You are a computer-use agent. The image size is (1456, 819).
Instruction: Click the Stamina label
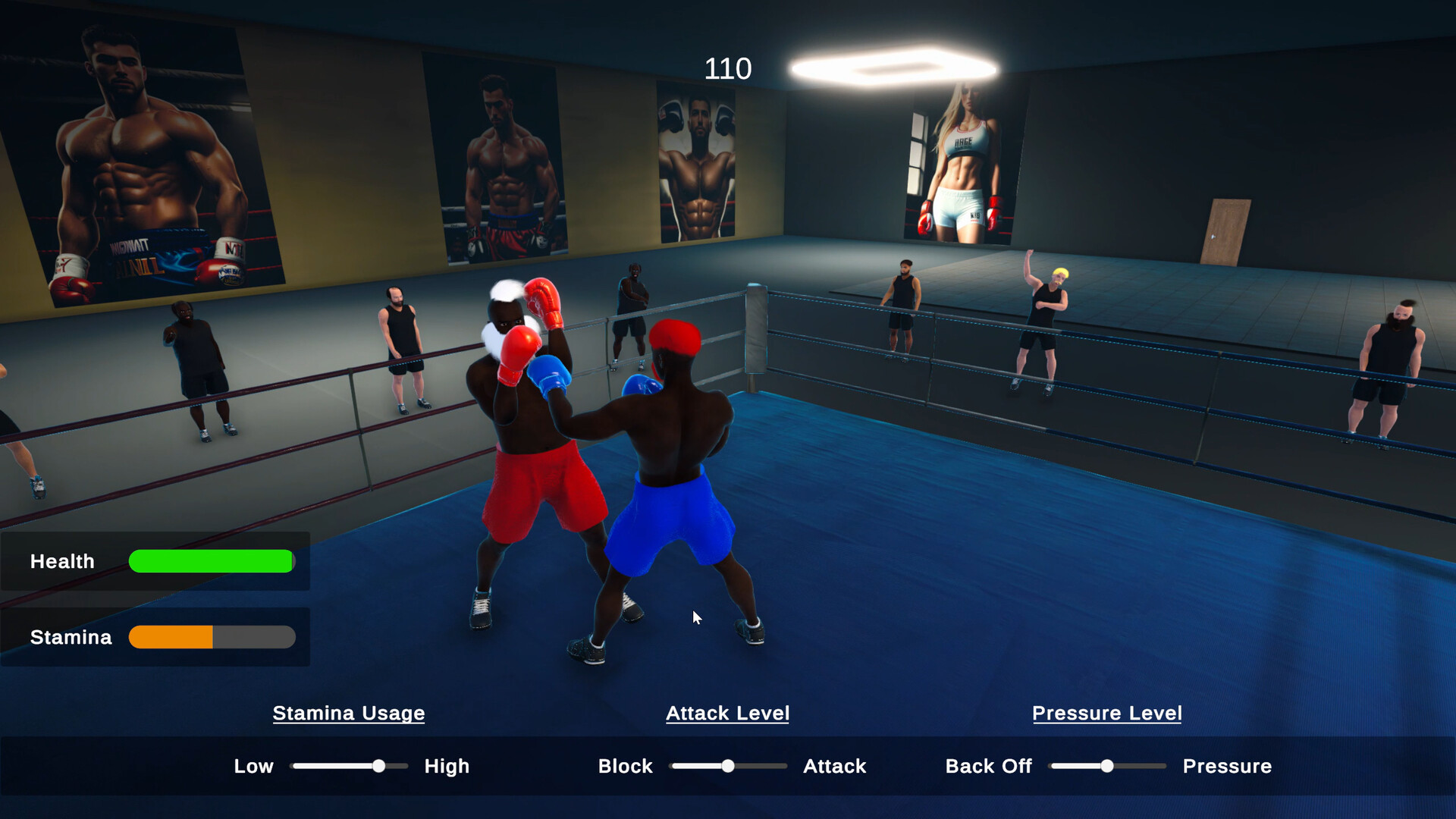(71, 637)
